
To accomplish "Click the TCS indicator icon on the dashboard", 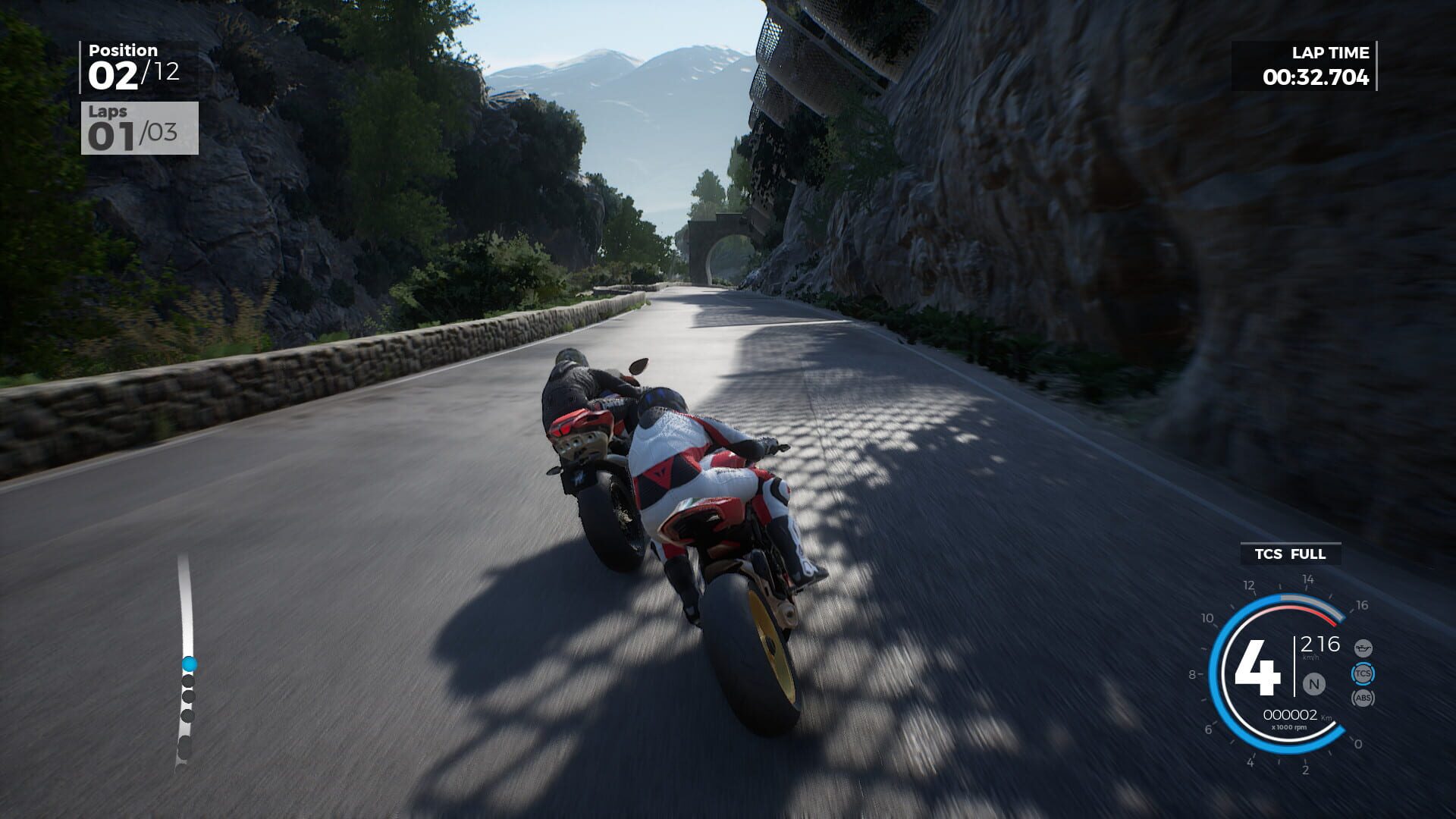I will (x=1363, y=673).
